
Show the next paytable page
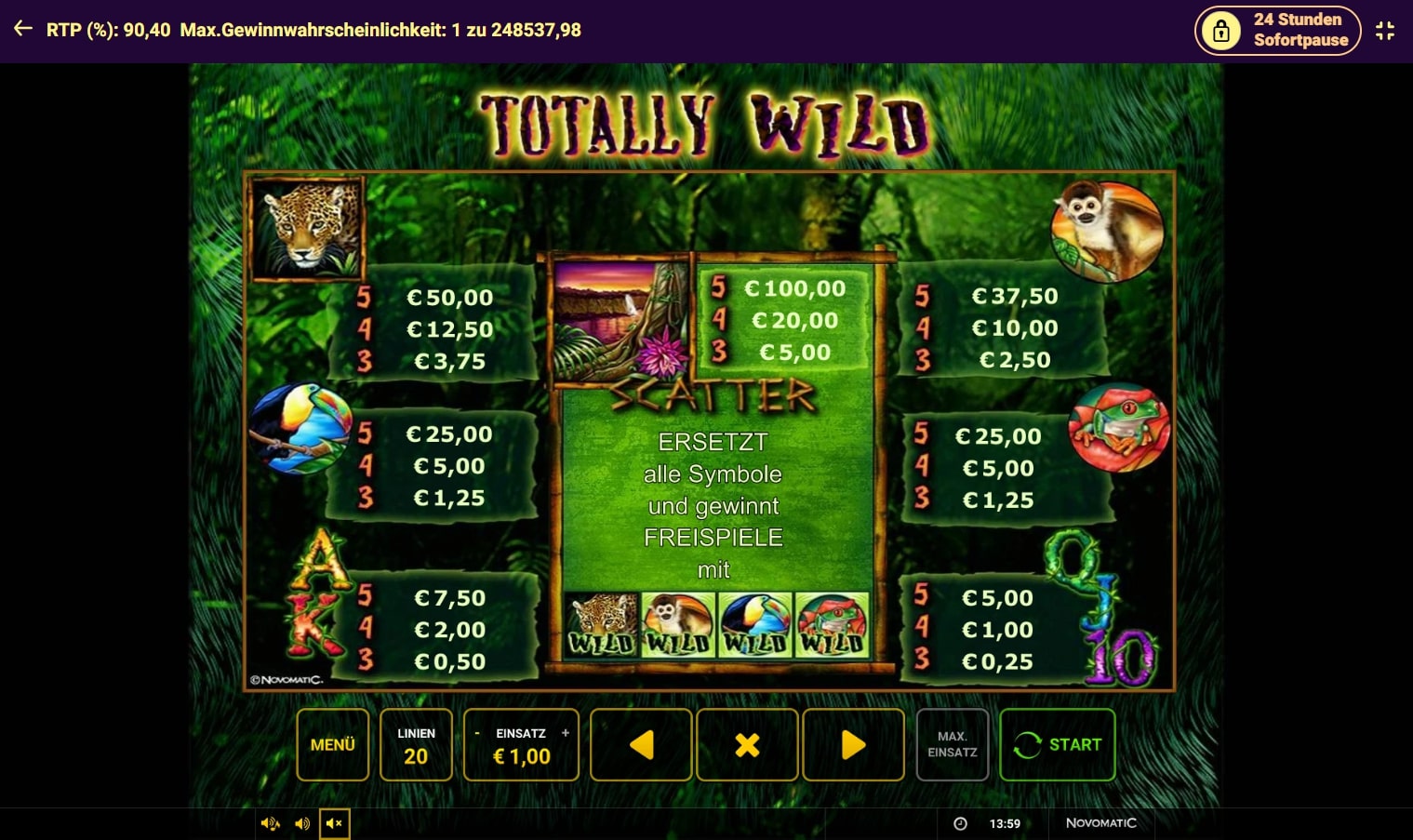pos(853,744)
